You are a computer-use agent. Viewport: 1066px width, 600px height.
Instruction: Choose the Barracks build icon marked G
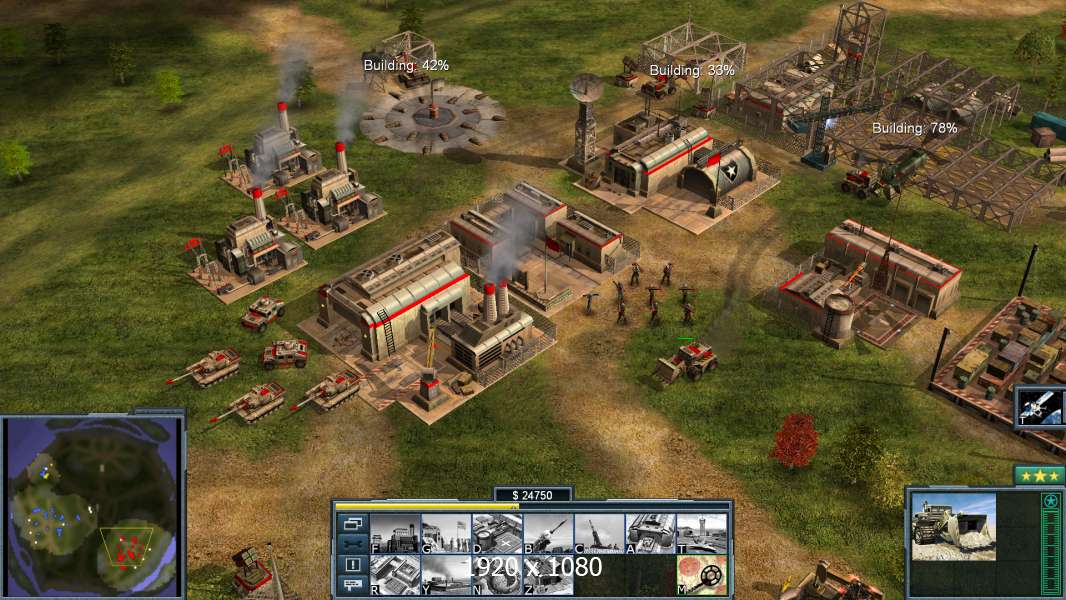pos(446,533)
